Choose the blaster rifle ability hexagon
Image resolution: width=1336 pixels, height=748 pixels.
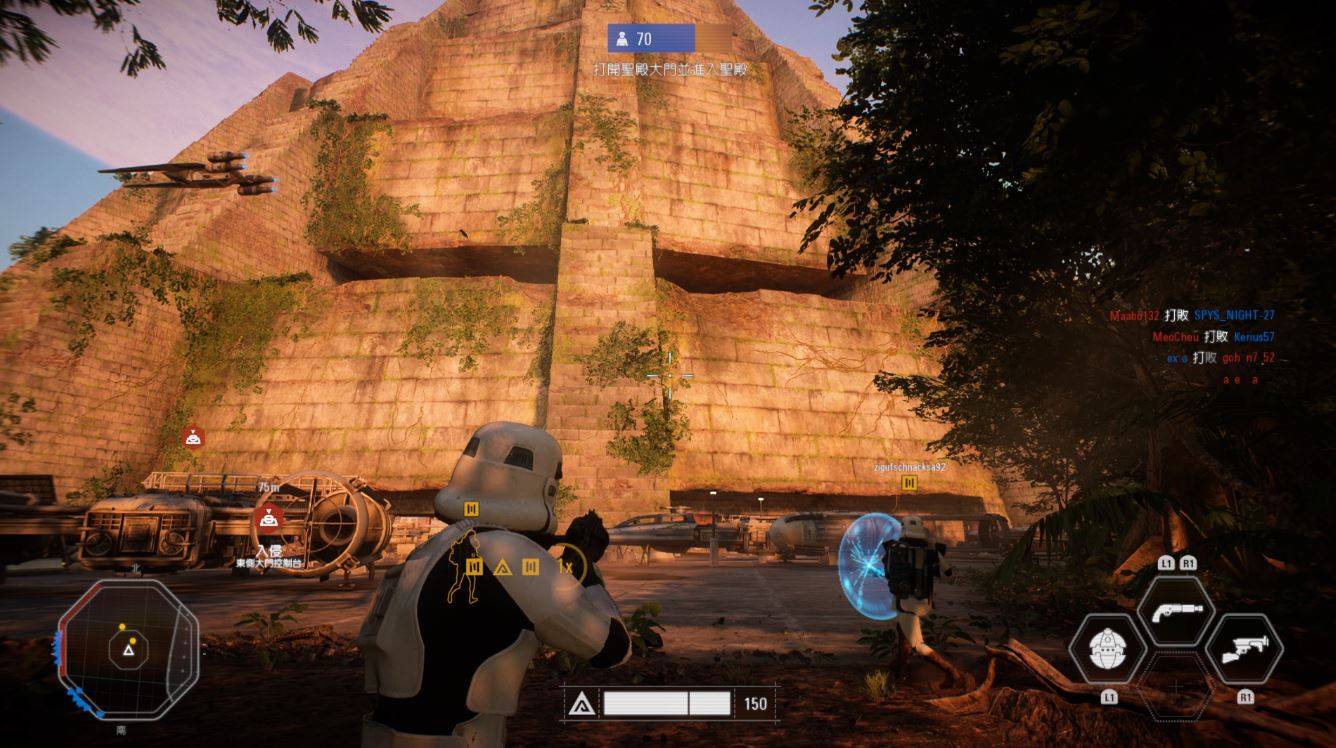[1243, 648]
